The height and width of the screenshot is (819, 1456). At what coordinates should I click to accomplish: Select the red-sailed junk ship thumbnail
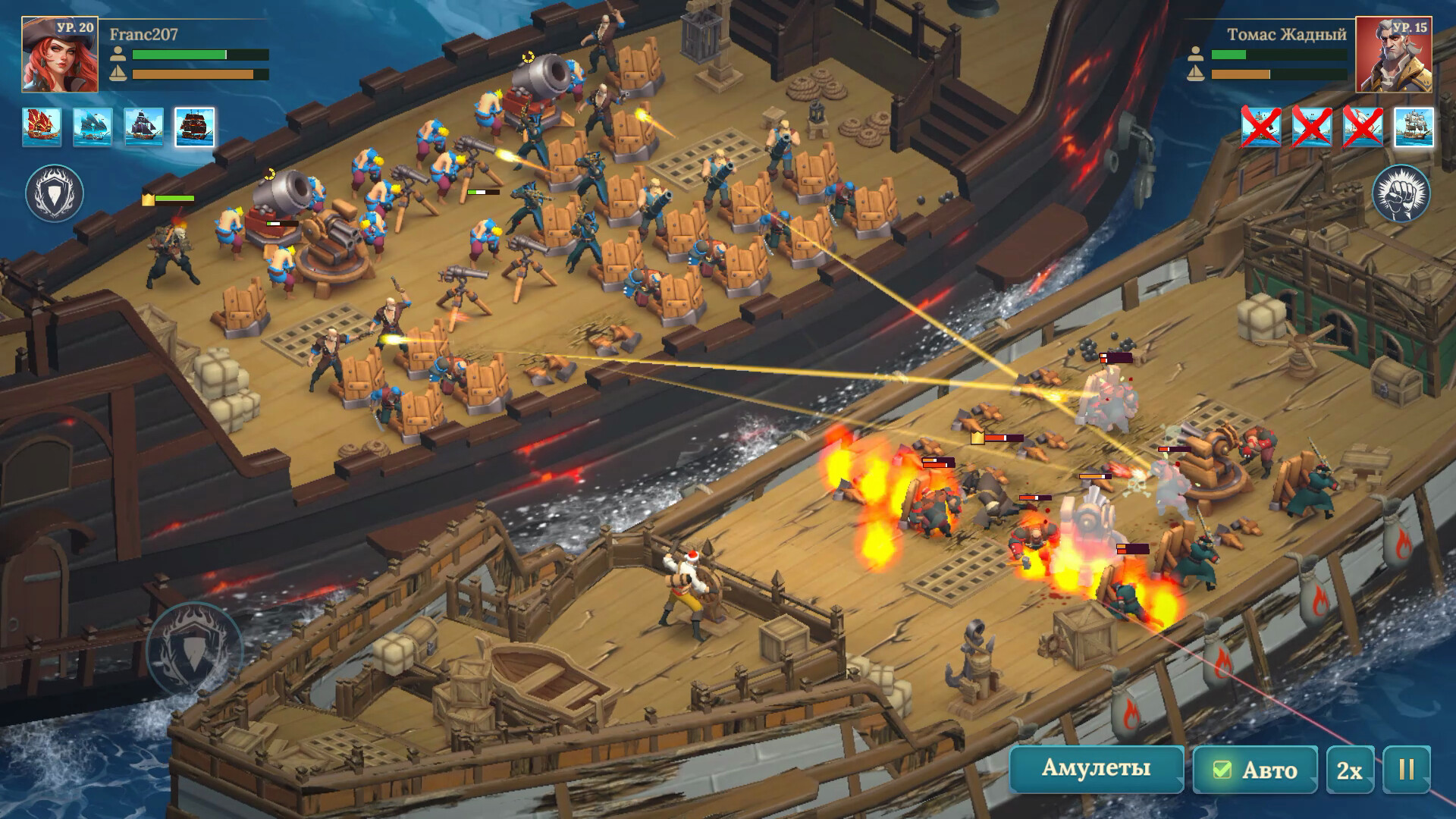coord(42,127)
